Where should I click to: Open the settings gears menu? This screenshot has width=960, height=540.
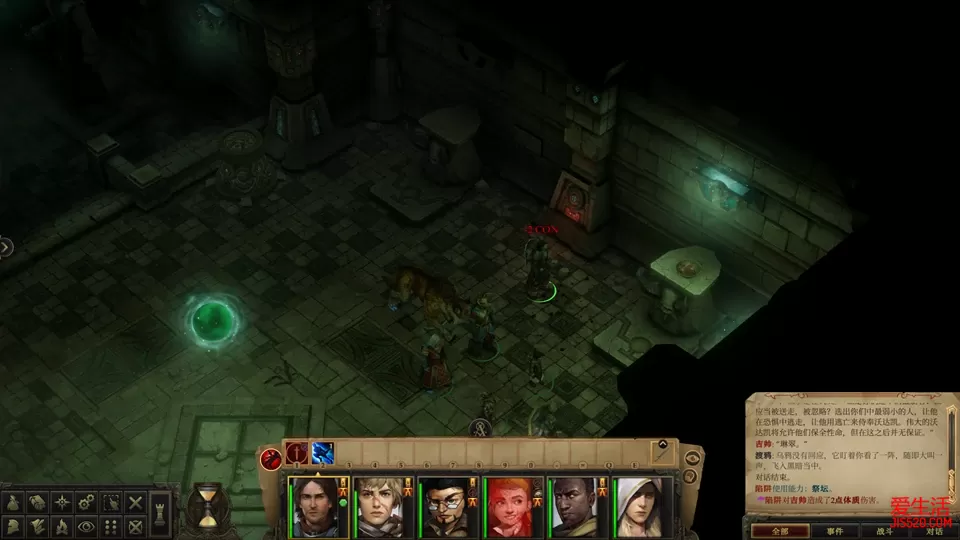tap(87, 502)
